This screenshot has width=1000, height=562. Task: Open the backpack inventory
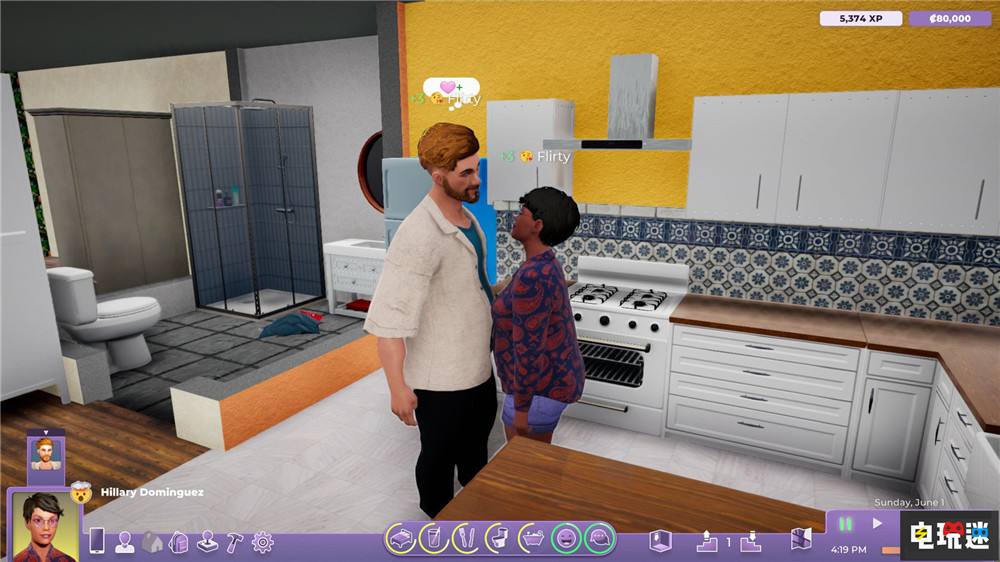(179, 541)
